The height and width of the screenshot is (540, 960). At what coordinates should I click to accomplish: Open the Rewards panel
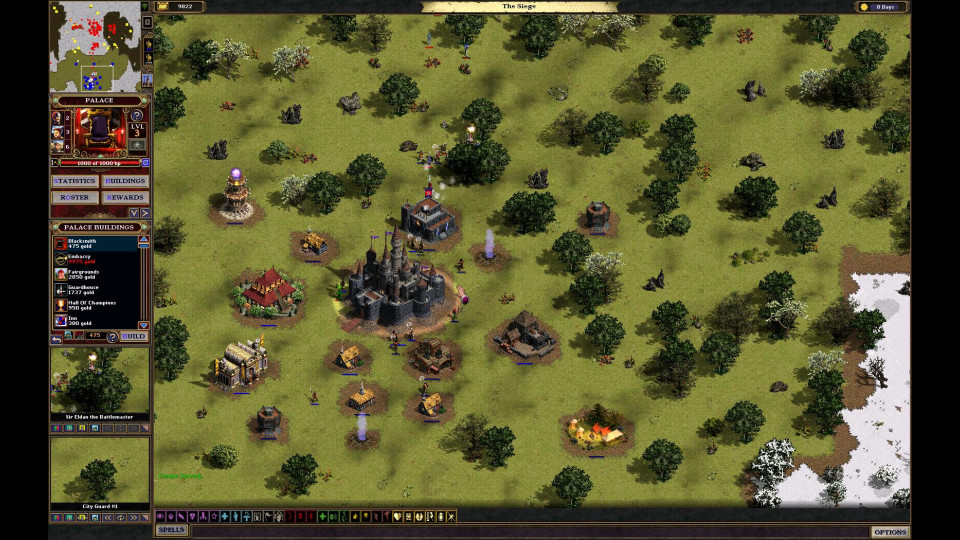coord(126,197)
